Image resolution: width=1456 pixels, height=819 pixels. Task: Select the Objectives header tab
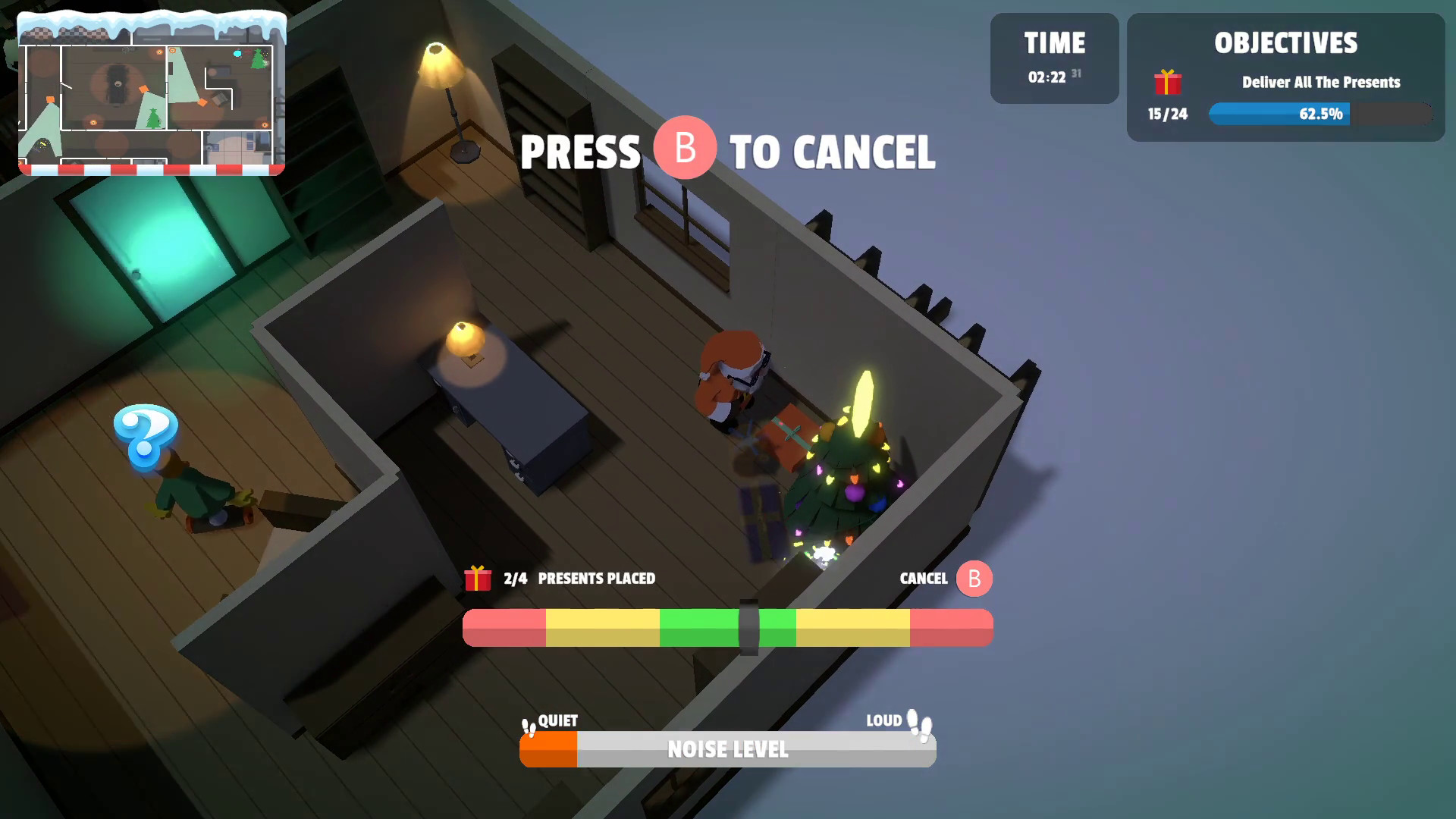1285,44
